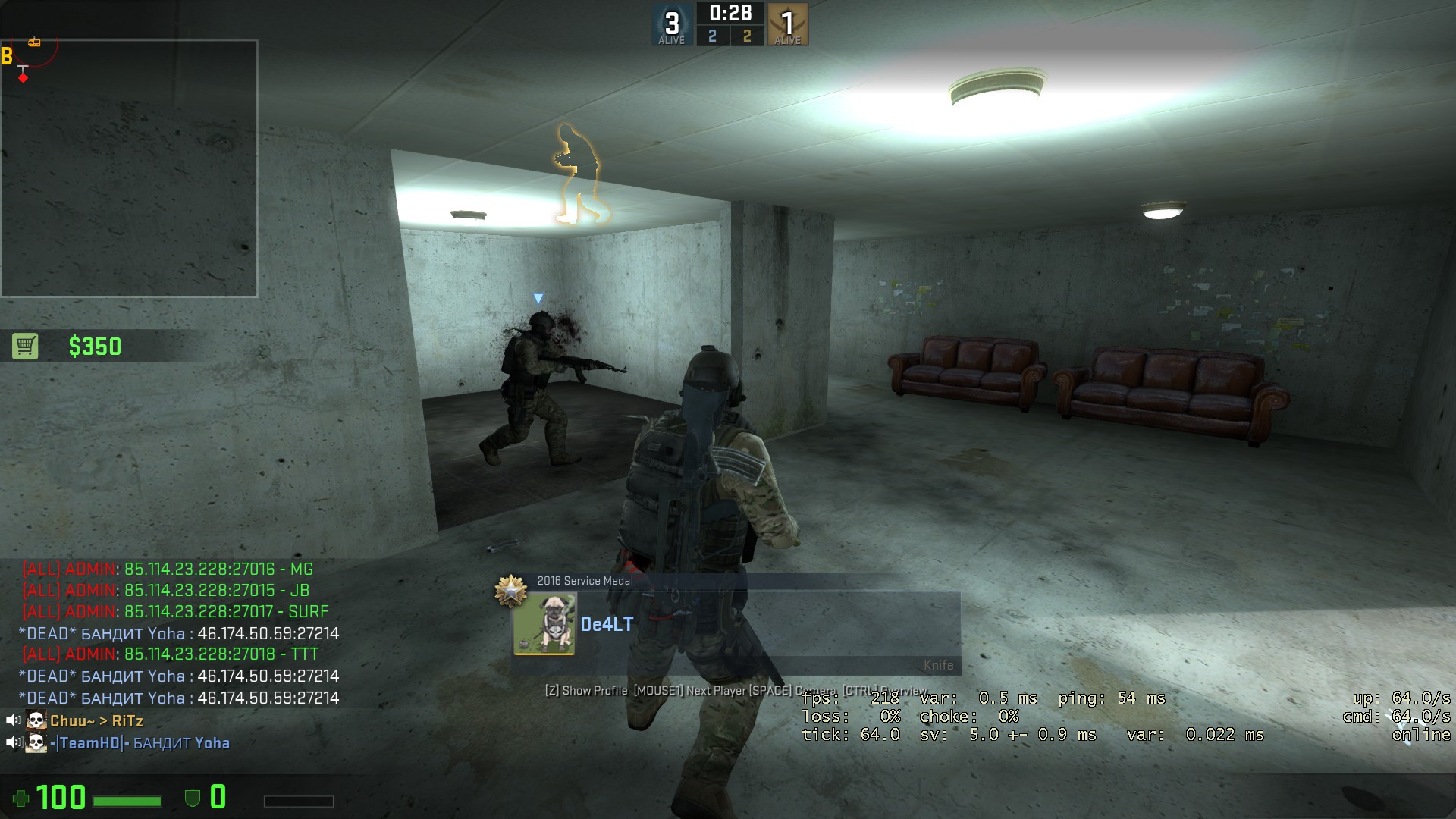1456x819 pixels.
Task: Select De4LT's pug avatar thumbnail
Action: point(544,624)
